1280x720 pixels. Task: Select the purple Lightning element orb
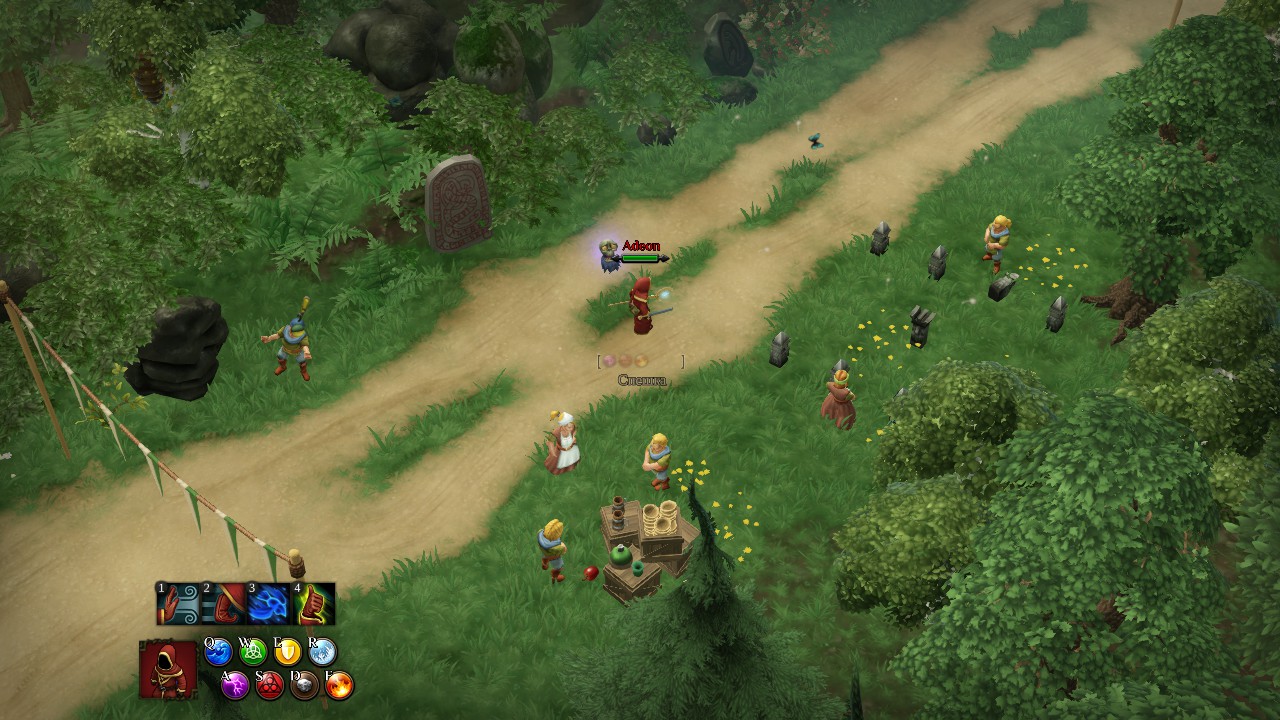coord(234,685)
